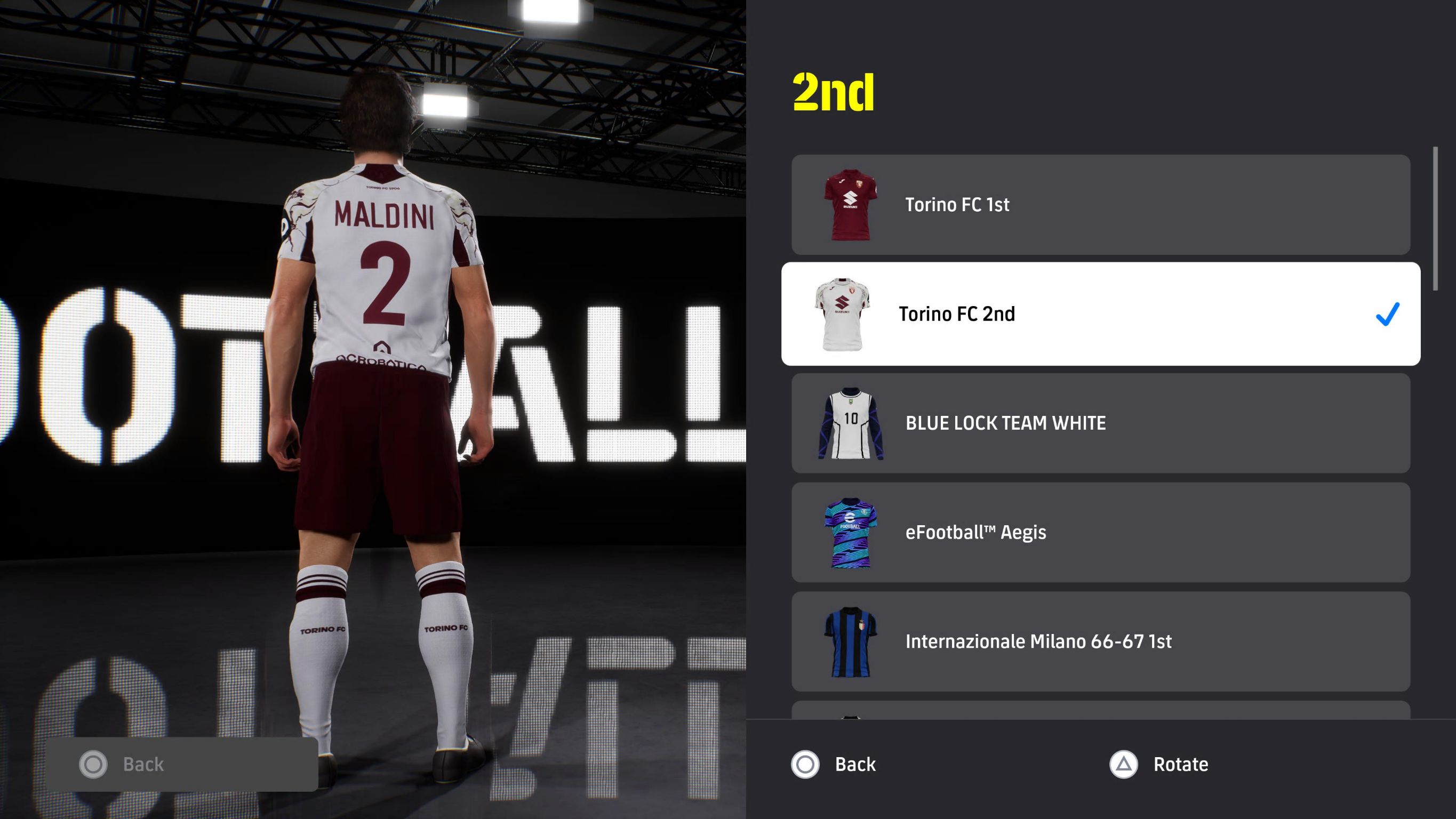Pick the BLUE LOCK TEAM WHITE kit
This screenshot has width=1456, height=819.
[1100, 423]
